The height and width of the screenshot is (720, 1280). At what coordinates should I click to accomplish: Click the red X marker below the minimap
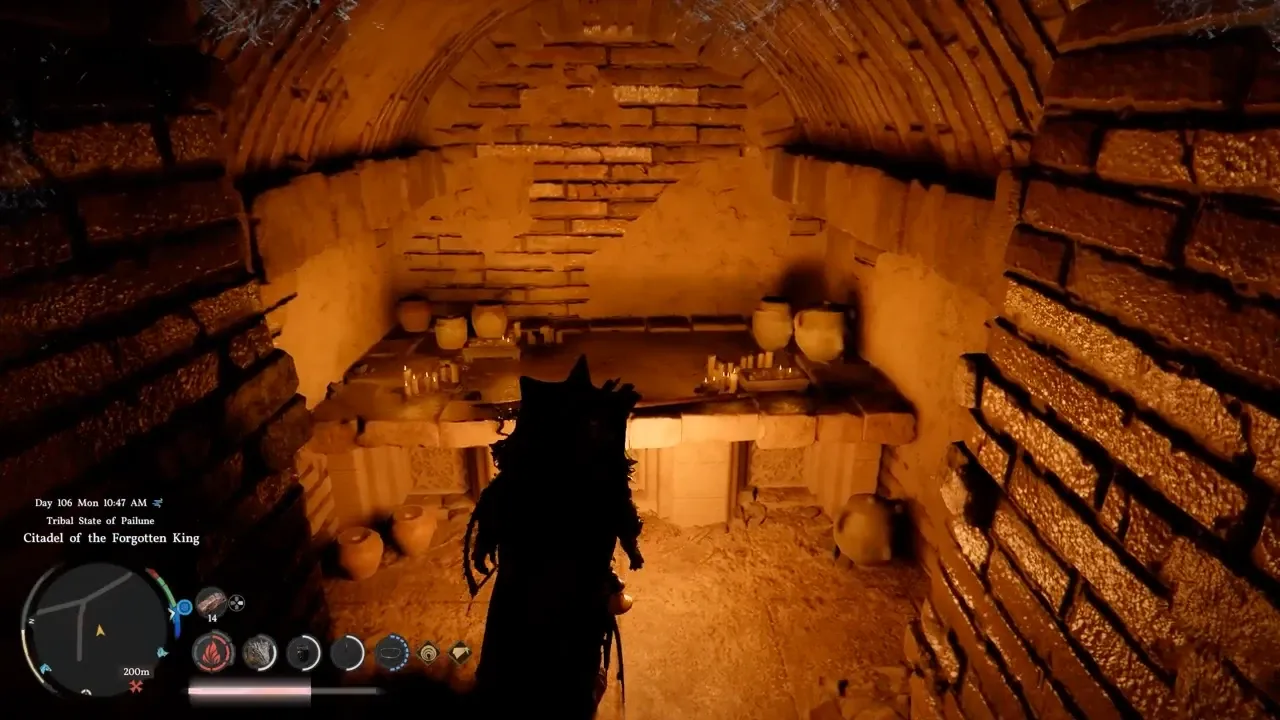(x=135, y=687)
